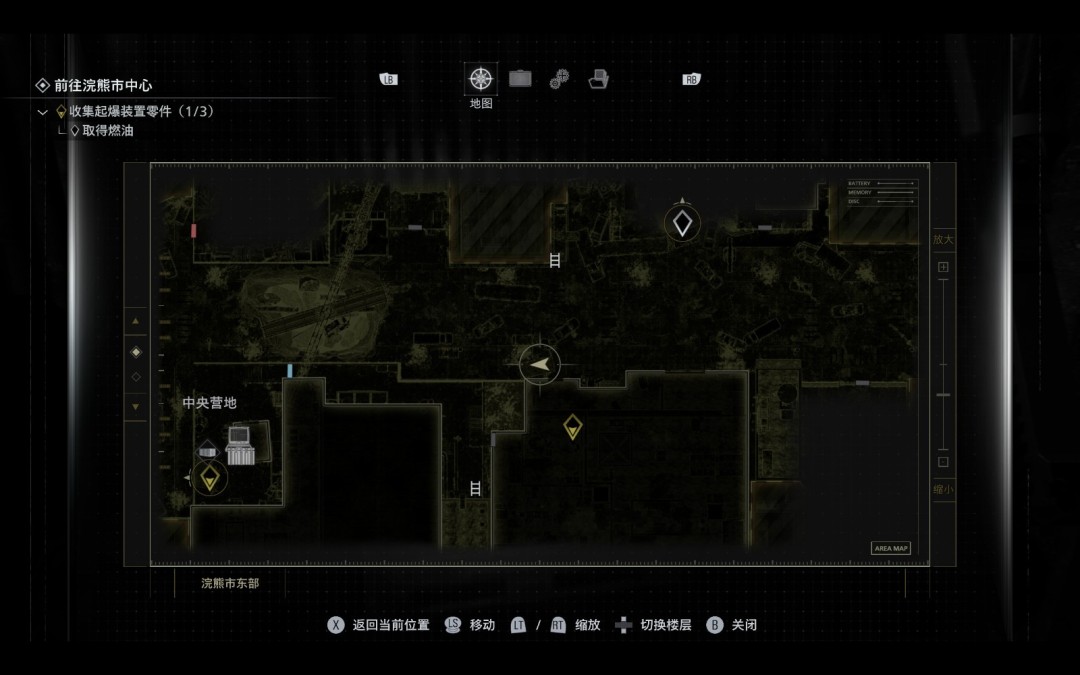1080x675 pixels.
Task: Choose the hollow diamond floor indicator
Action: 136,377
